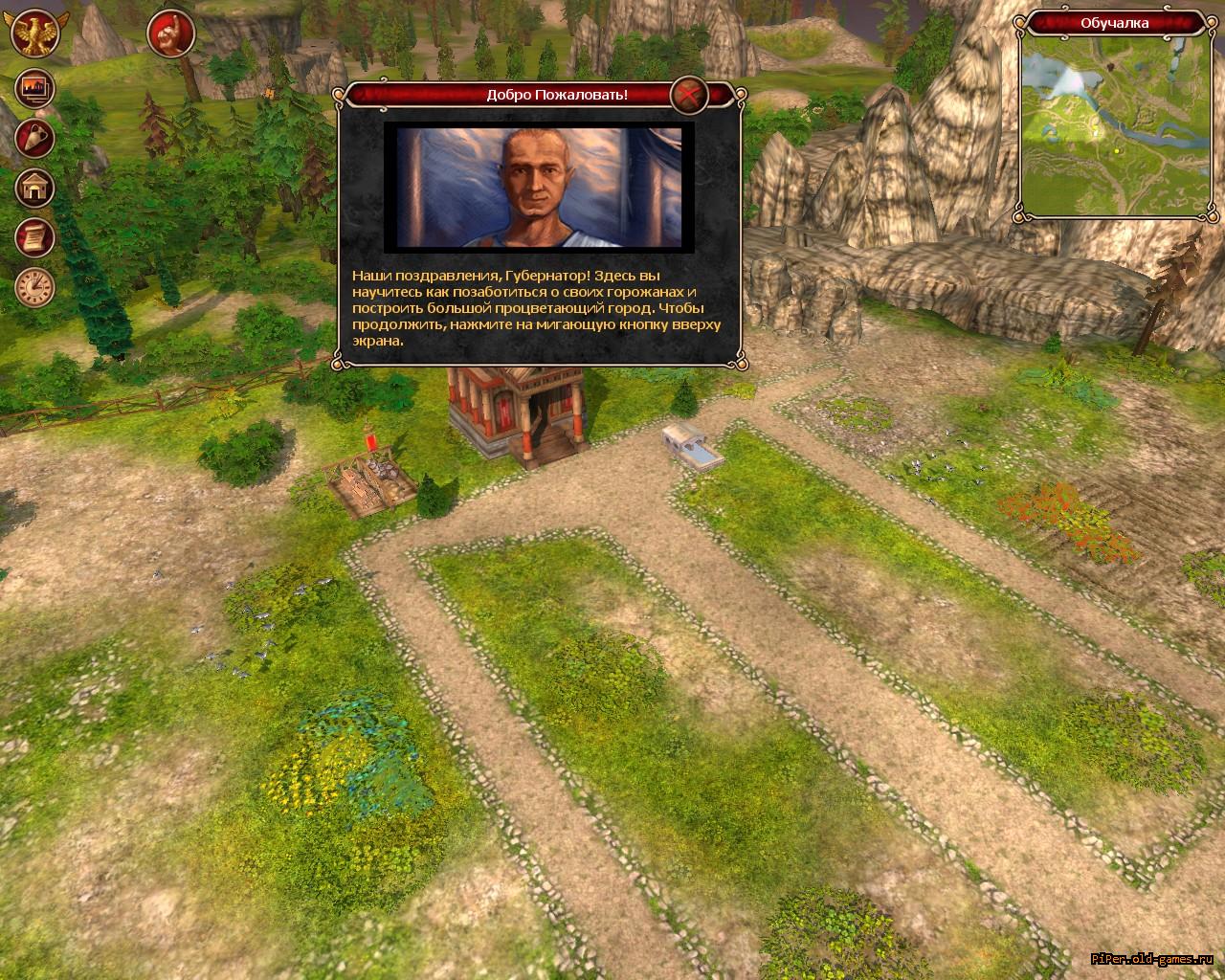The height and width of the screenshot is (980, 1225).
Task: Show the scroll objectives icon
Action: pos(34,237)
